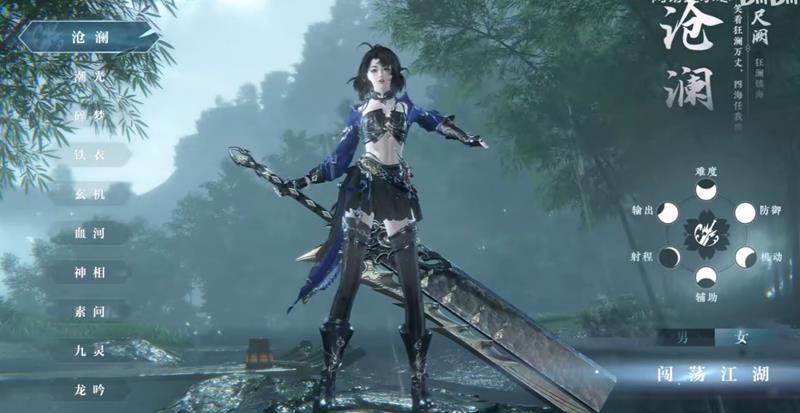This screenshot has height=413, width=800.
Task: Select the 沧澜 class entry
Action: point(90,38)
